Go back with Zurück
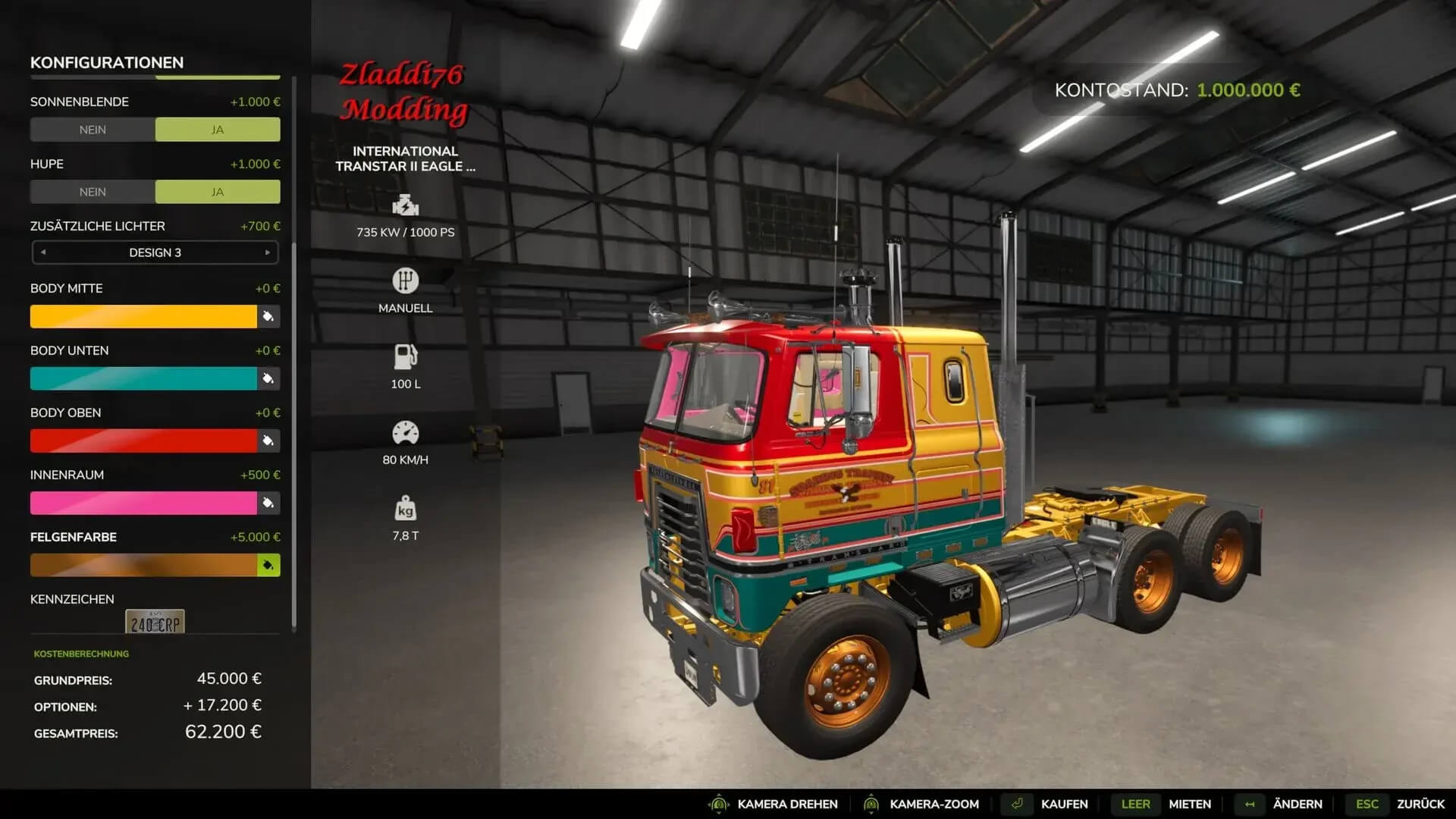The width and height of the screenshot is (1456, 819). pyautogui.click(x=1420, y=804)
